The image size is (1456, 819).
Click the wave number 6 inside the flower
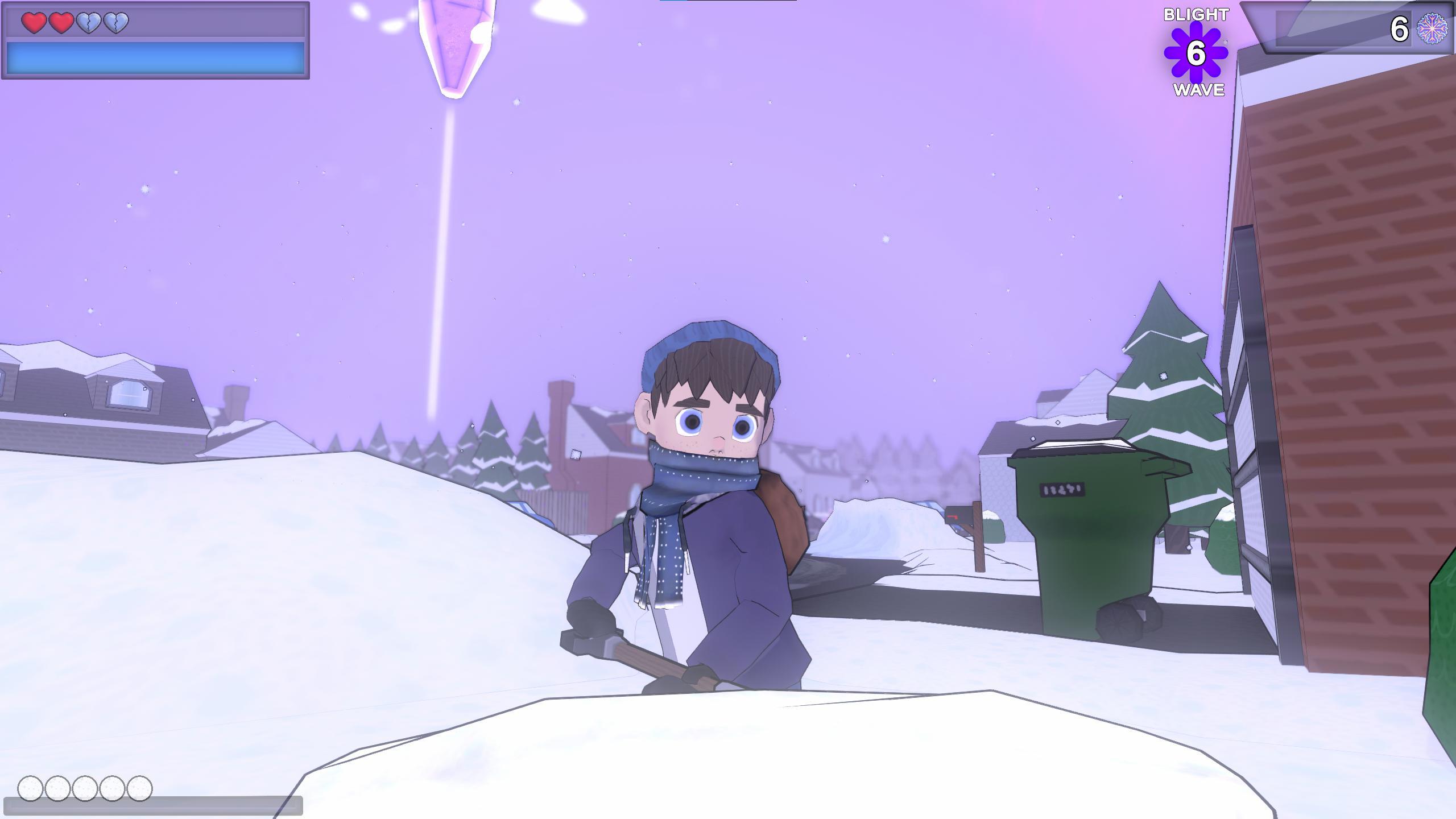tap(1196, 53)
